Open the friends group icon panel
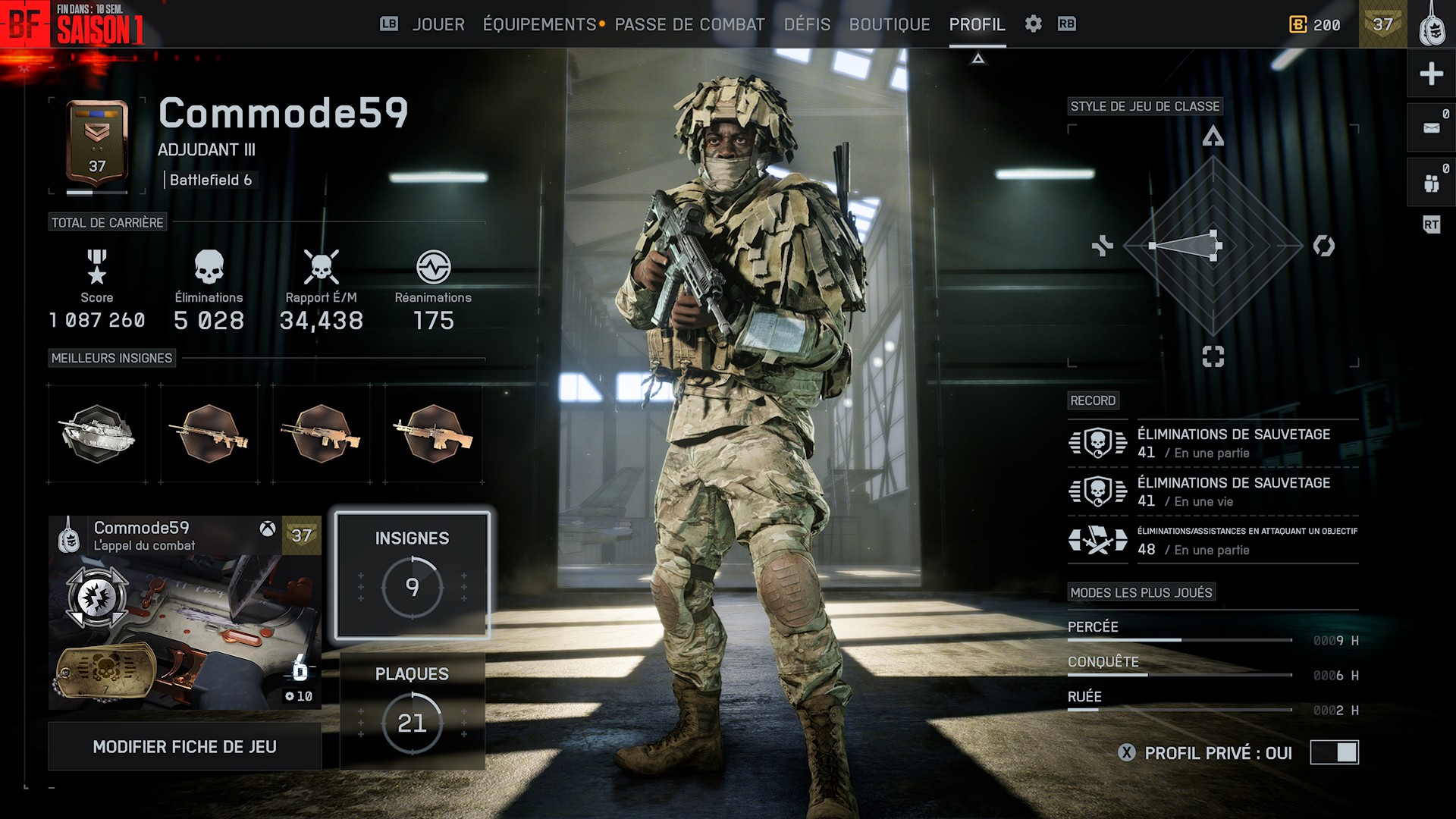This screenshot has height=819, width=1456. coord(1431,183)
